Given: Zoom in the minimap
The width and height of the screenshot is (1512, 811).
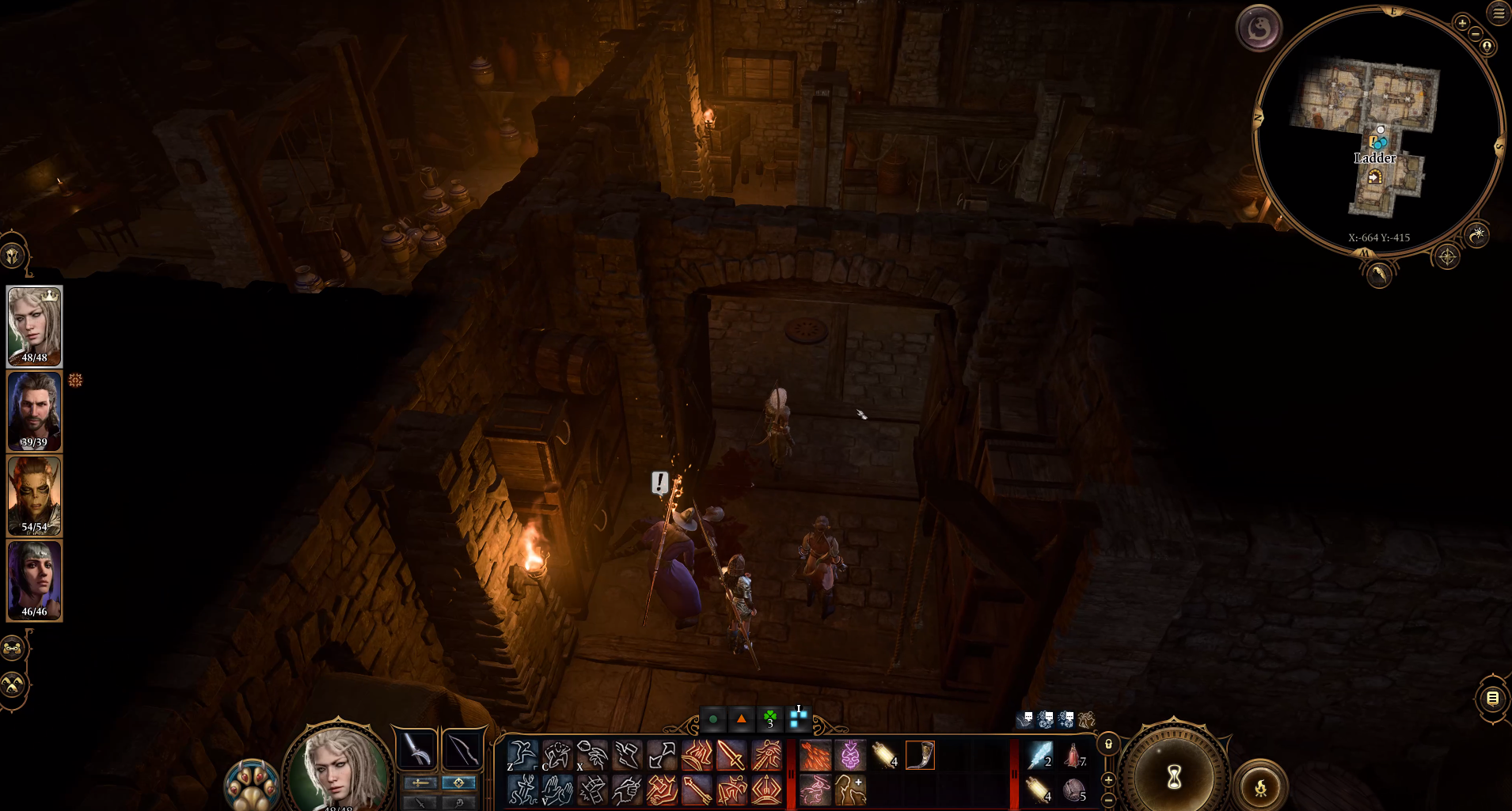Looking at the screenshot, I should pos(1462,23).
